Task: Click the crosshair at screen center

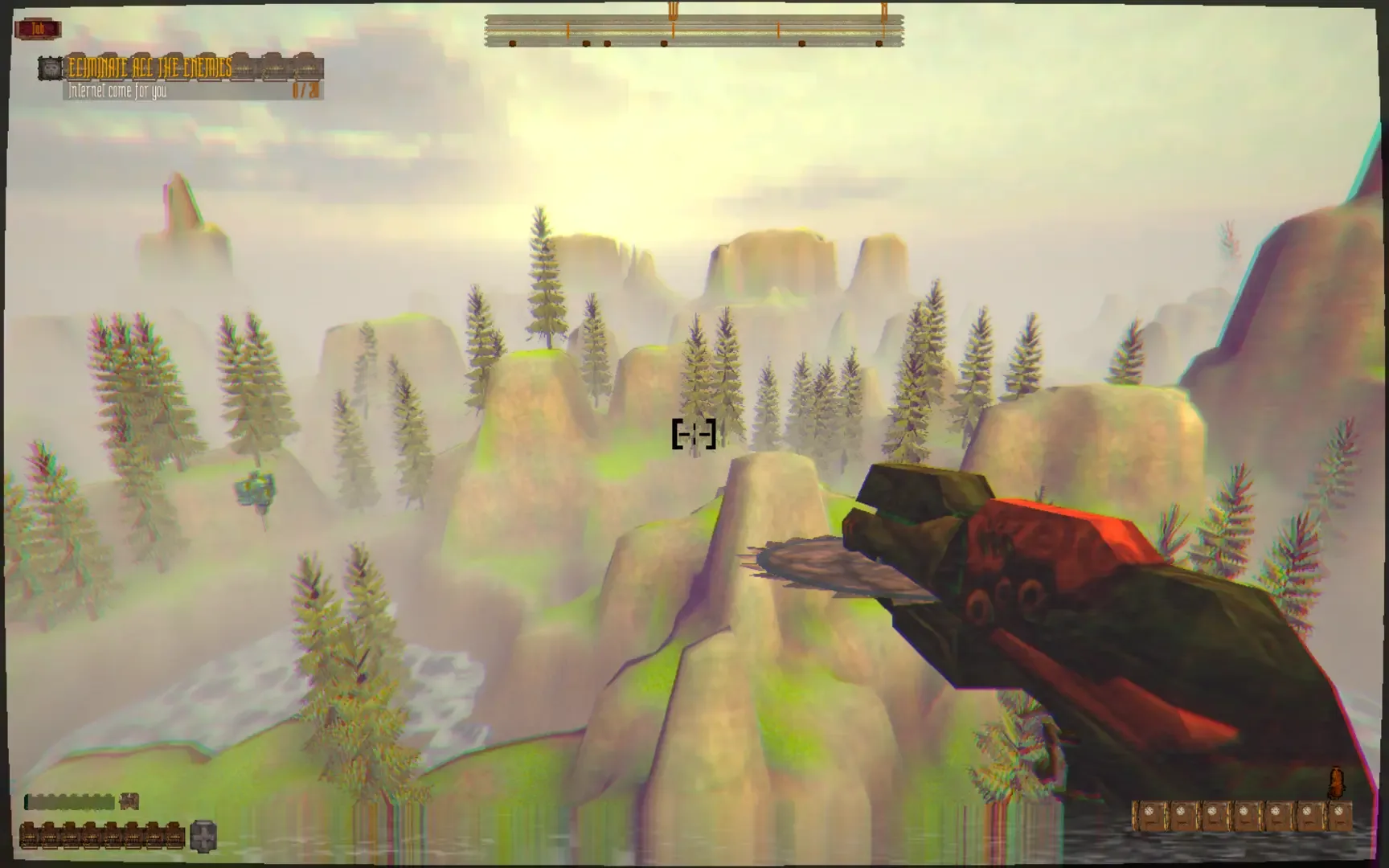Action: (693, 434)
